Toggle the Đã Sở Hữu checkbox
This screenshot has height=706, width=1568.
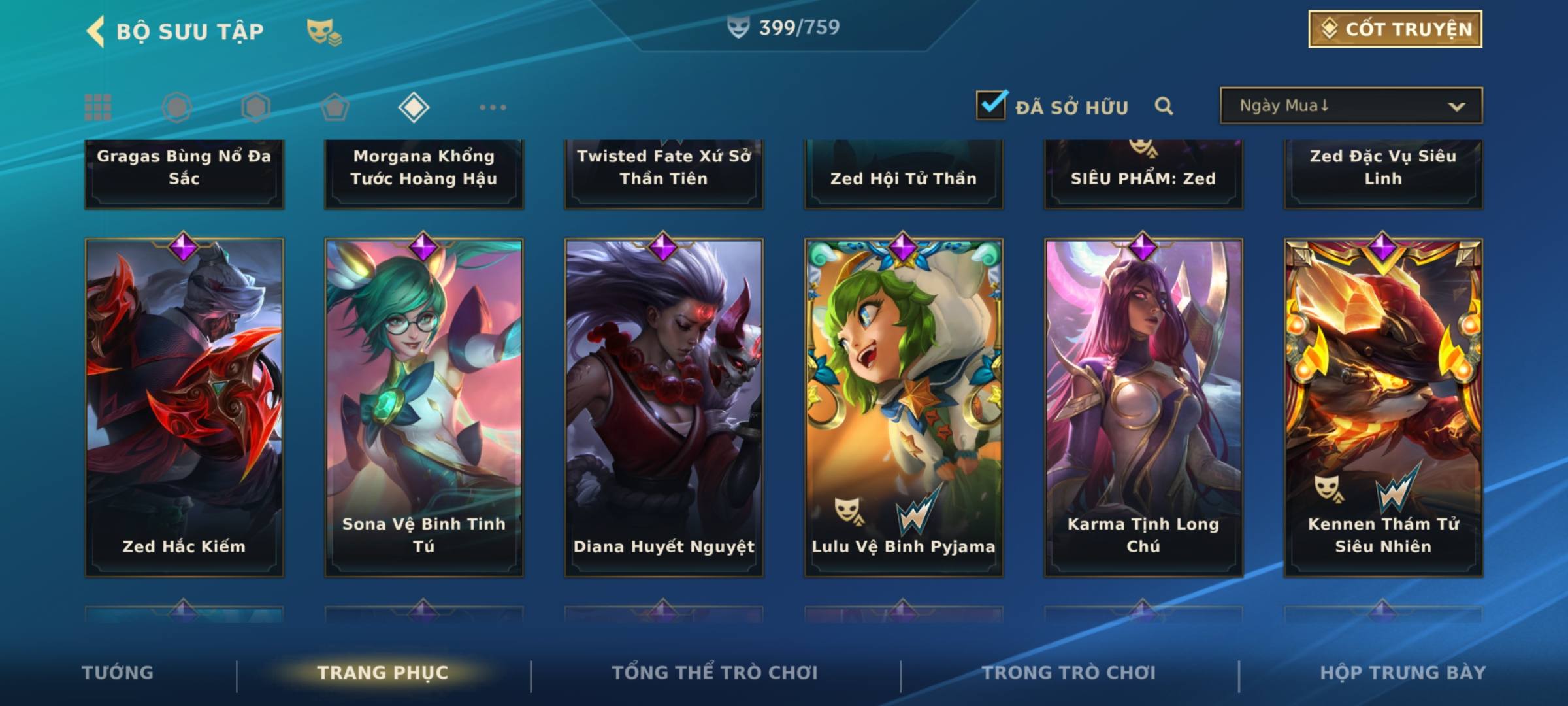[x=991, y=105]
